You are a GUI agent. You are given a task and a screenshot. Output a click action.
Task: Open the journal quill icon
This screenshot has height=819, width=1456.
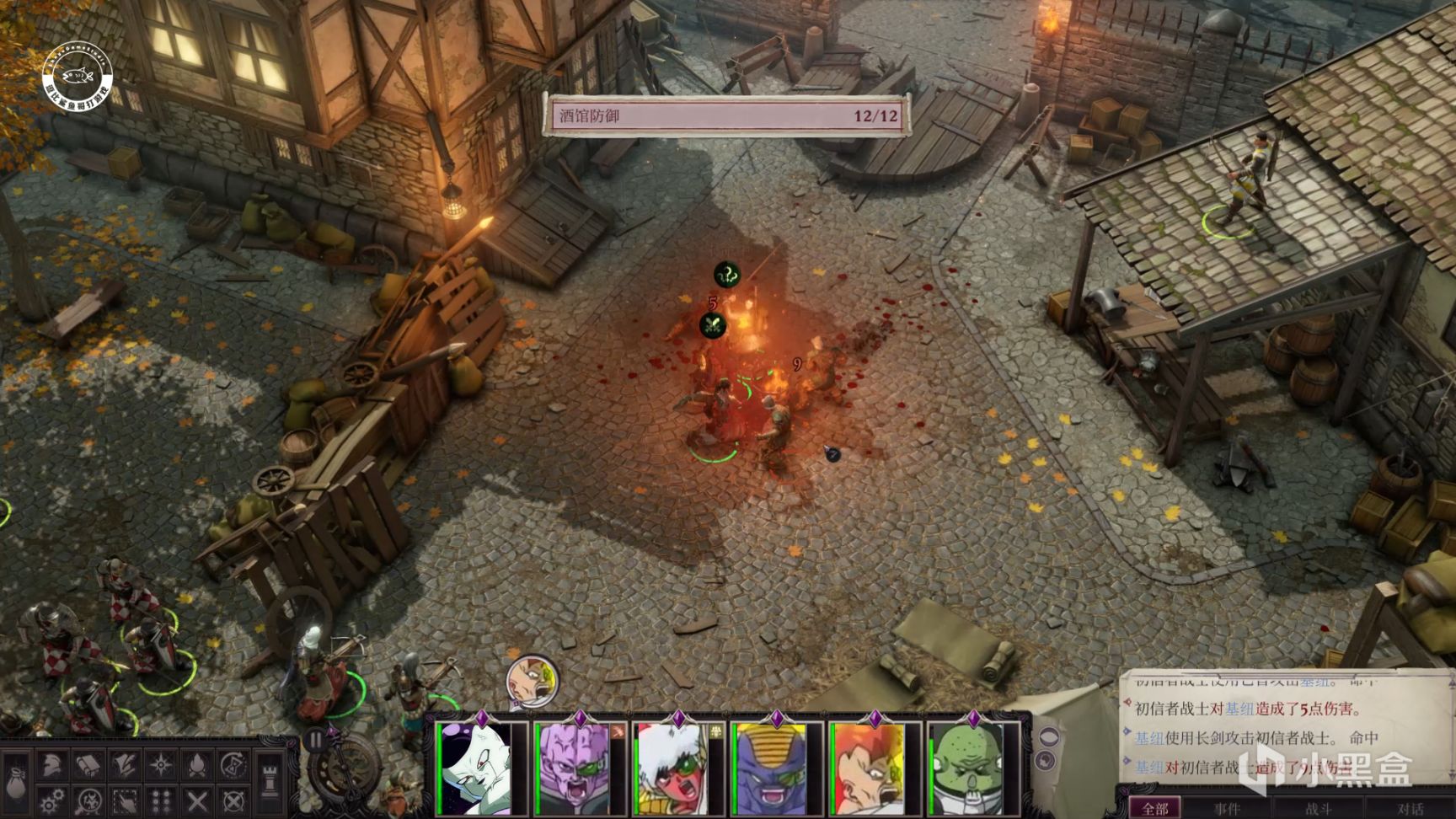[x=124, y=765]
